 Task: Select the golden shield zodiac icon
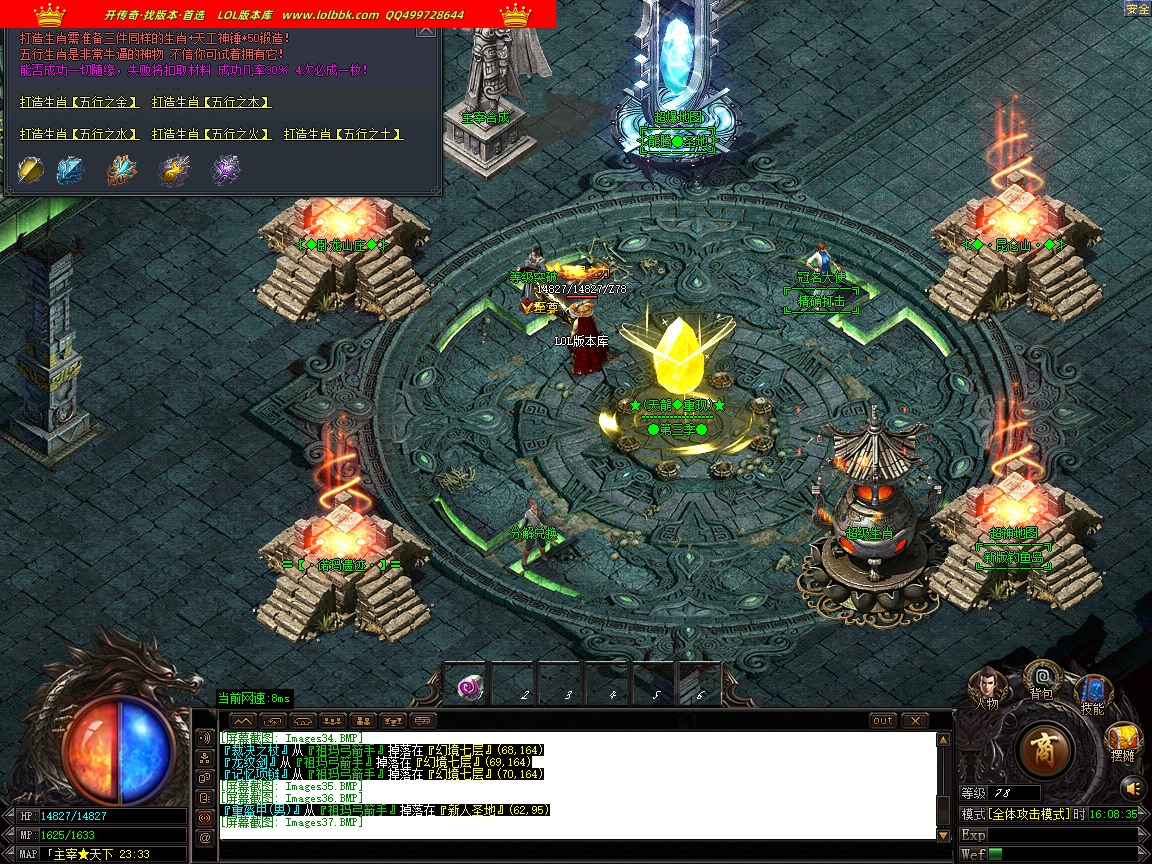(x=31, y=170)
